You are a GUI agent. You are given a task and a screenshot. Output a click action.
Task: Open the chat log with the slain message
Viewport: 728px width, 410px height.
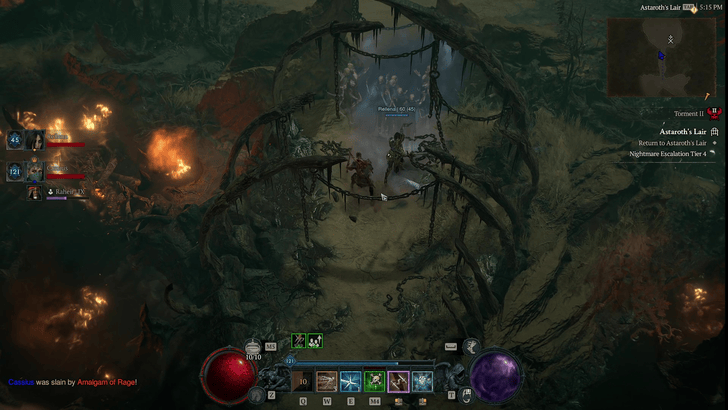point(72,382)
